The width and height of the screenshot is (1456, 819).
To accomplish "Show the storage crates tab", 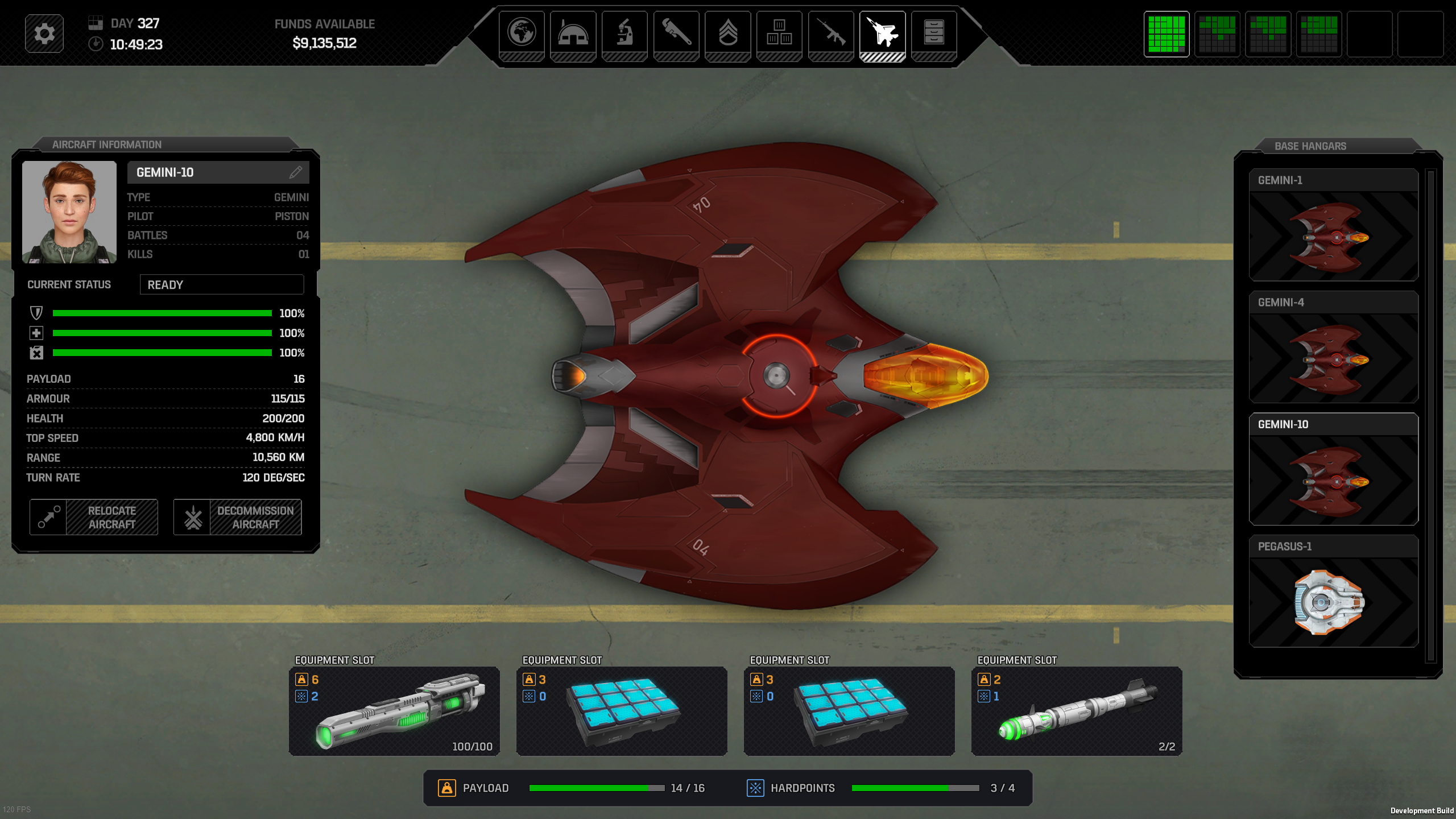I will pos(779,33).
